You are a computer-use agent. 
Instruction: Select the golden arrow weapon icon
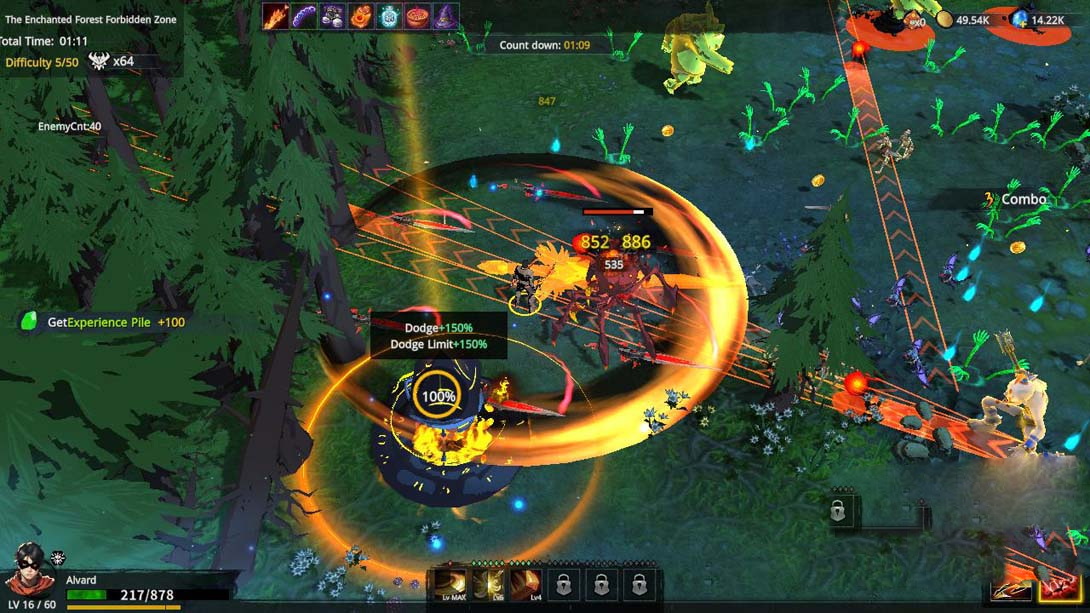point(1011,589)
